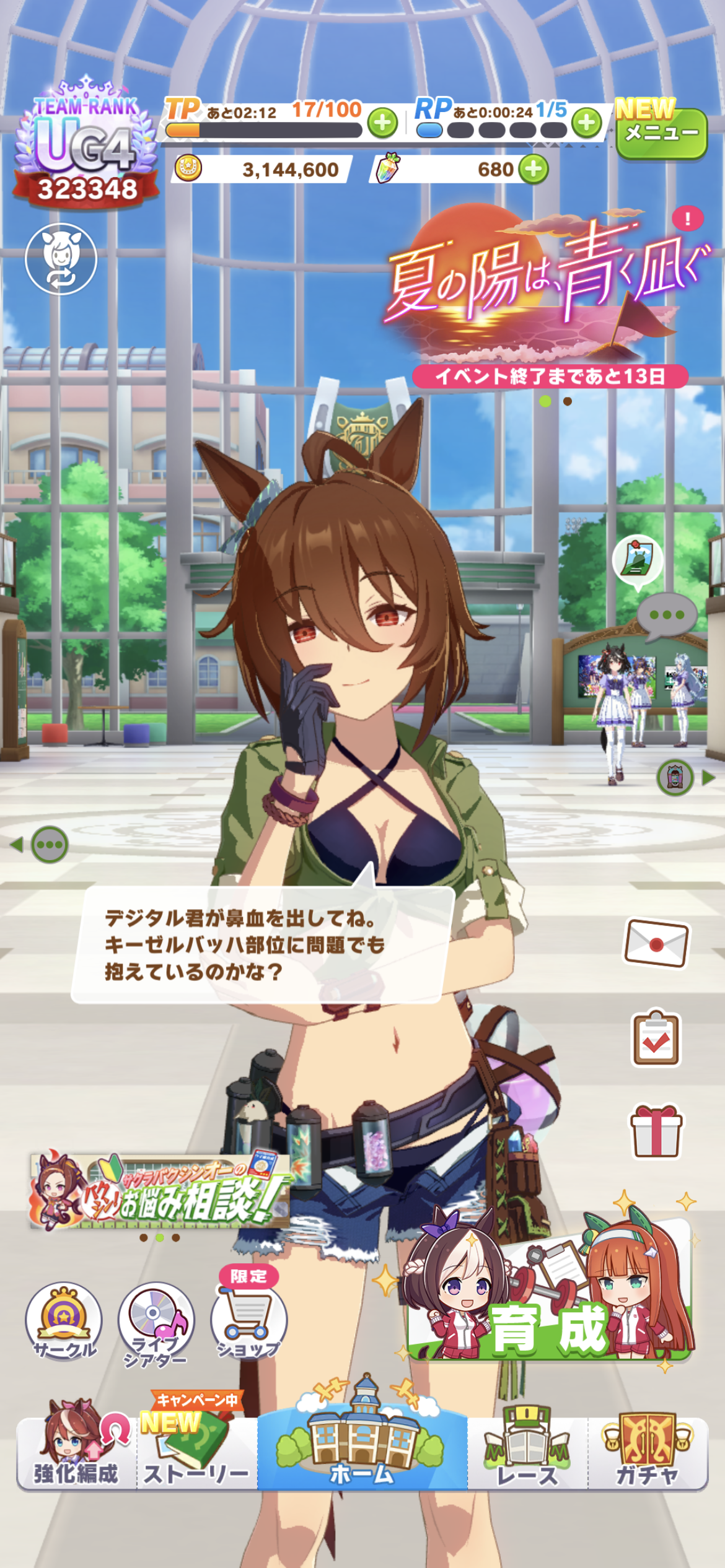Viewport: 725px width, 1568px height.
Task: Open the サークル circle menu
Action: (64, 1321)
